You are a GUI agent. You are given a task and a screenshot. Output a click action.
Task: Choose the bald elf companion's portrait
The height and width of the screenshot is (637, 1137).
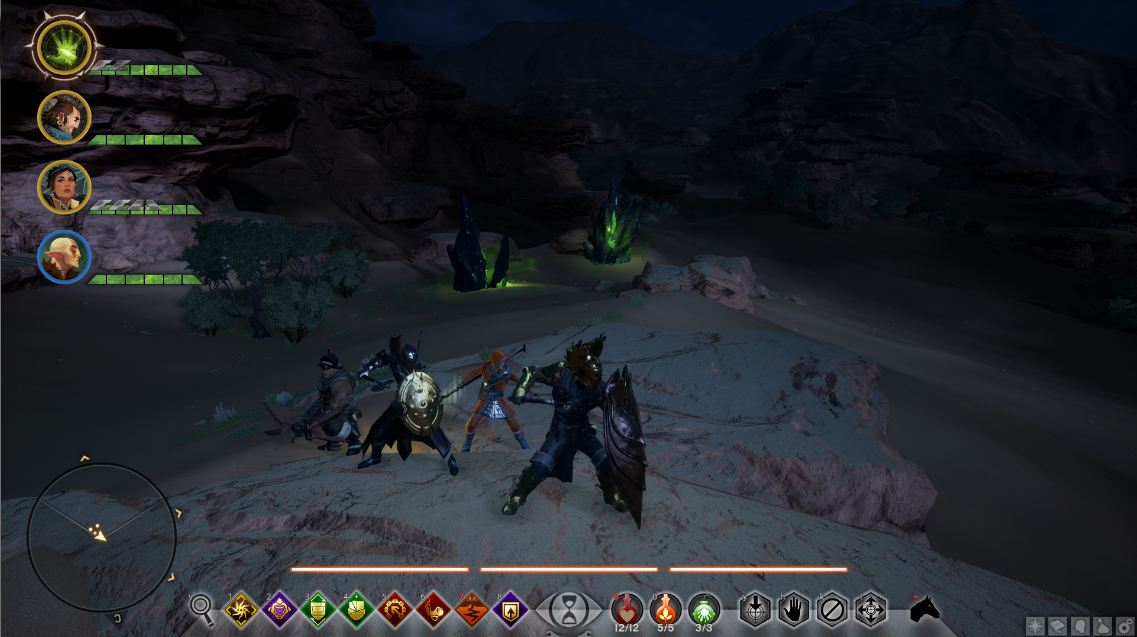pos(64,257)
